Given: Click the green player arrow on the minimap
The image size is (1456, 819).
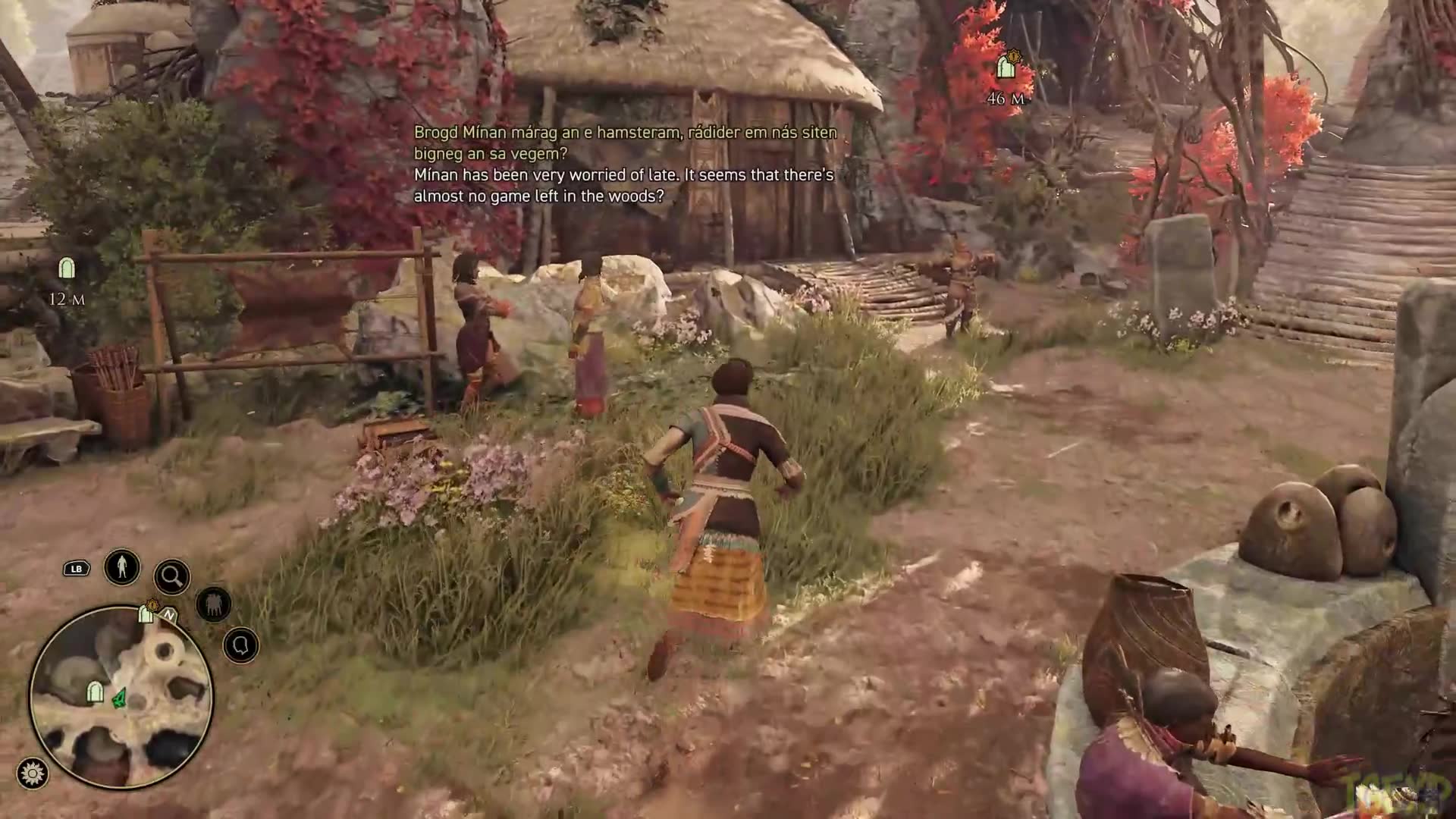Looking at the screenshot, I should [119, 699].
